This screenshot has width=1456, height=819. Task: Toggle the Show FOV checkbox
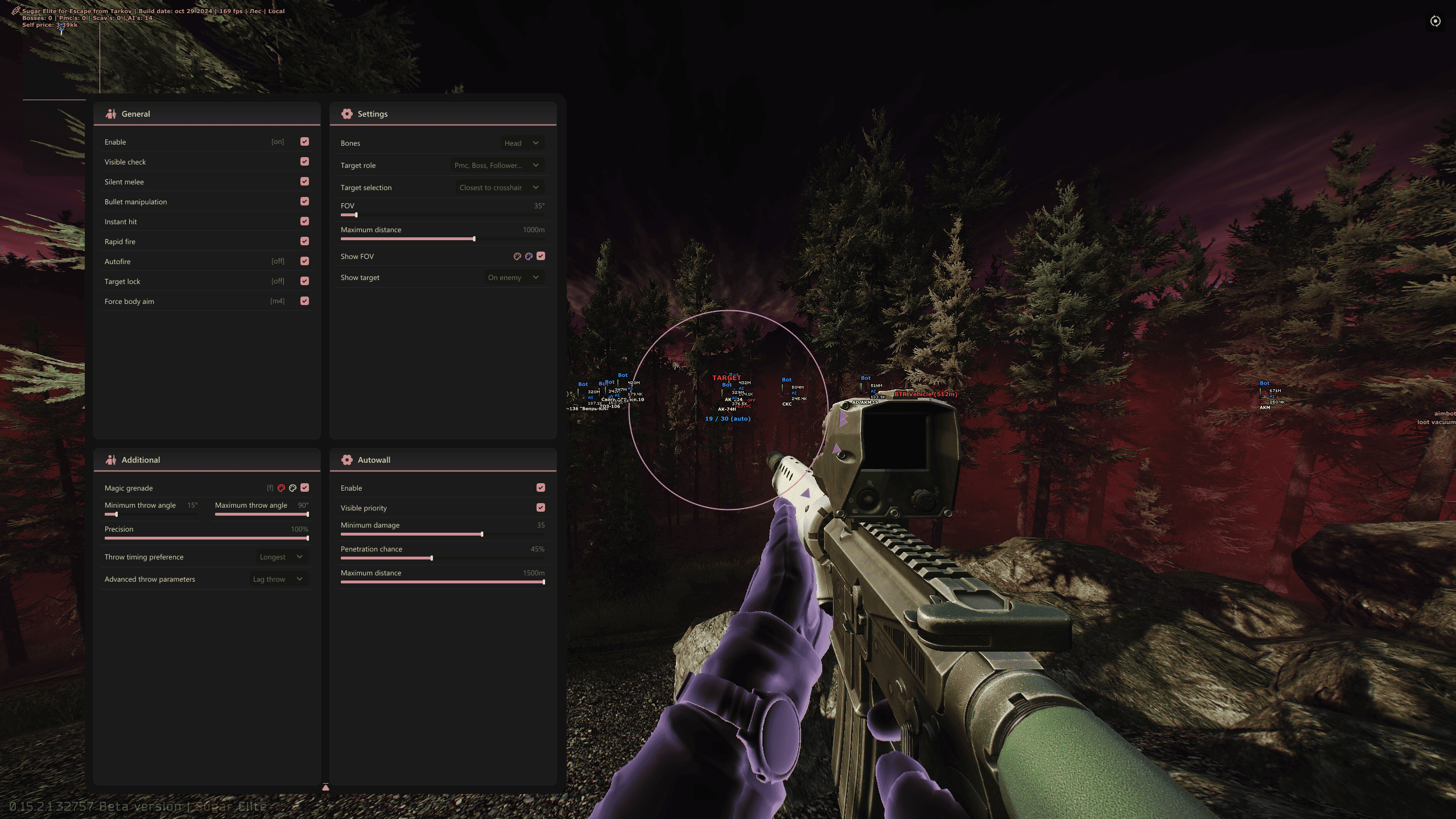click(x=541, y=256)
